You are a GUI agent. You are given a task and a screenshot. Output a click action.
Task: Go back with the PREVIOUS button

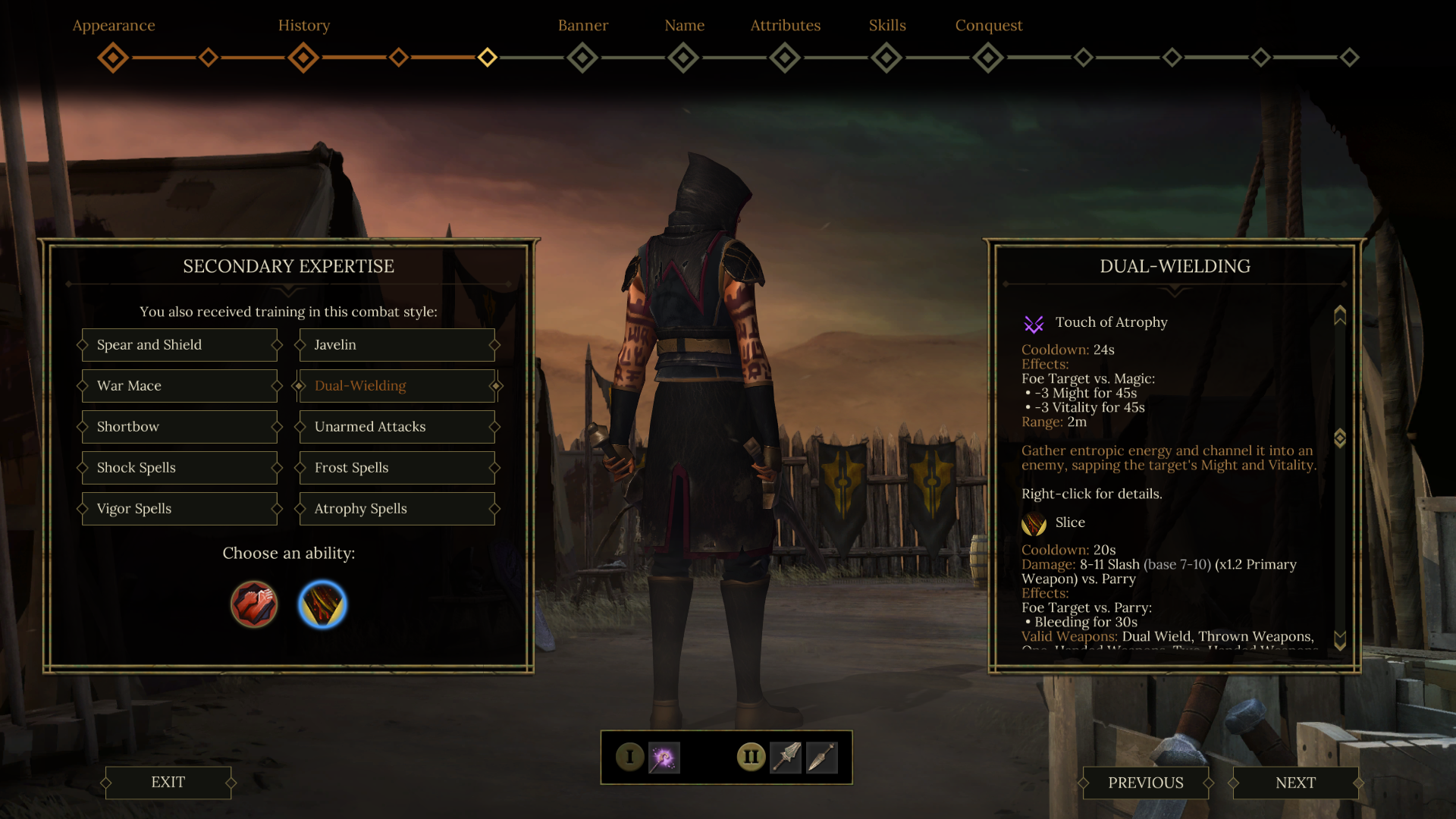1145,783
